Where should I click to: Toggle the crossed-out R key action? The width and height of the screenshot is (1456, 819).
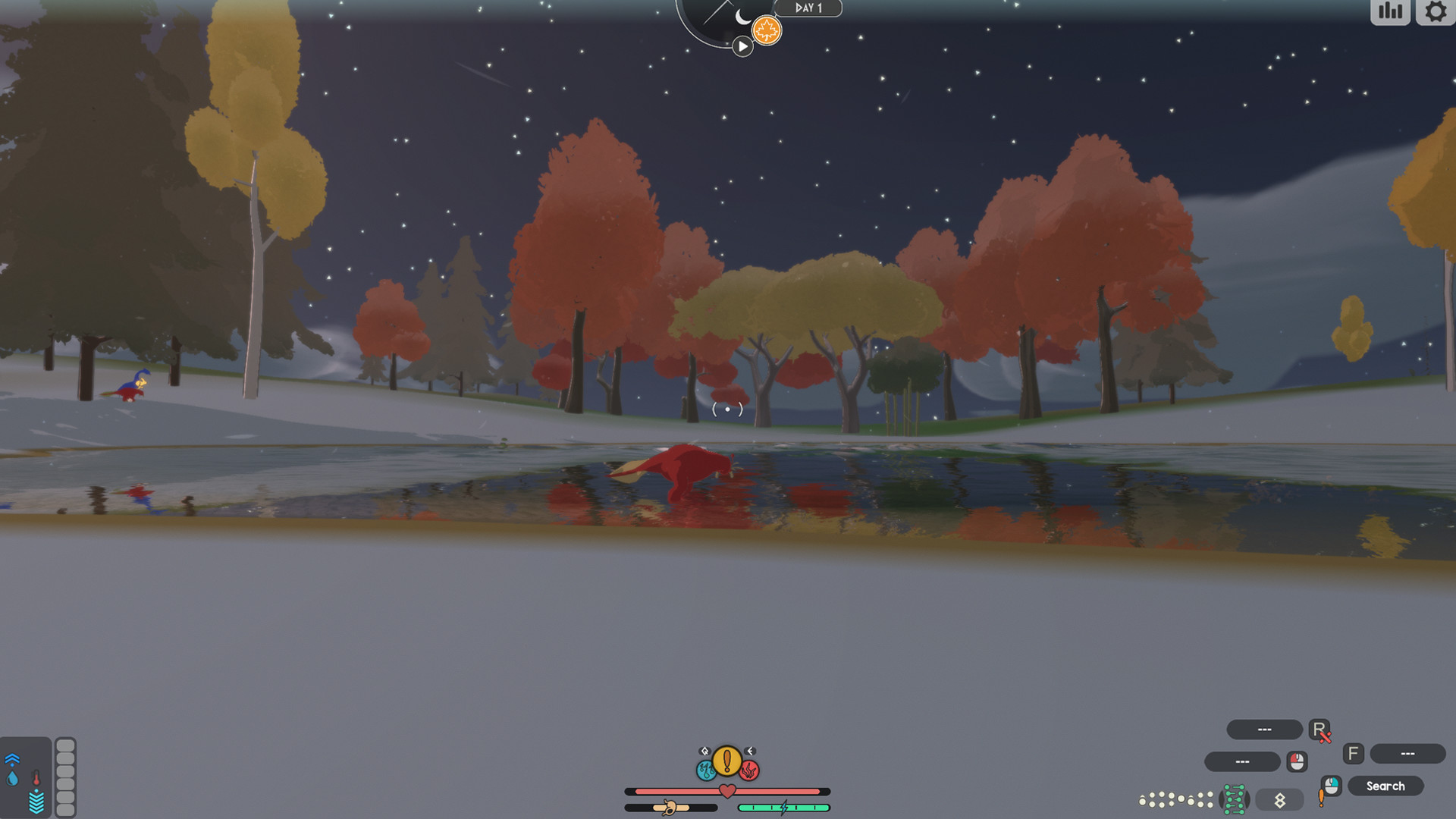coord(1319,730)
